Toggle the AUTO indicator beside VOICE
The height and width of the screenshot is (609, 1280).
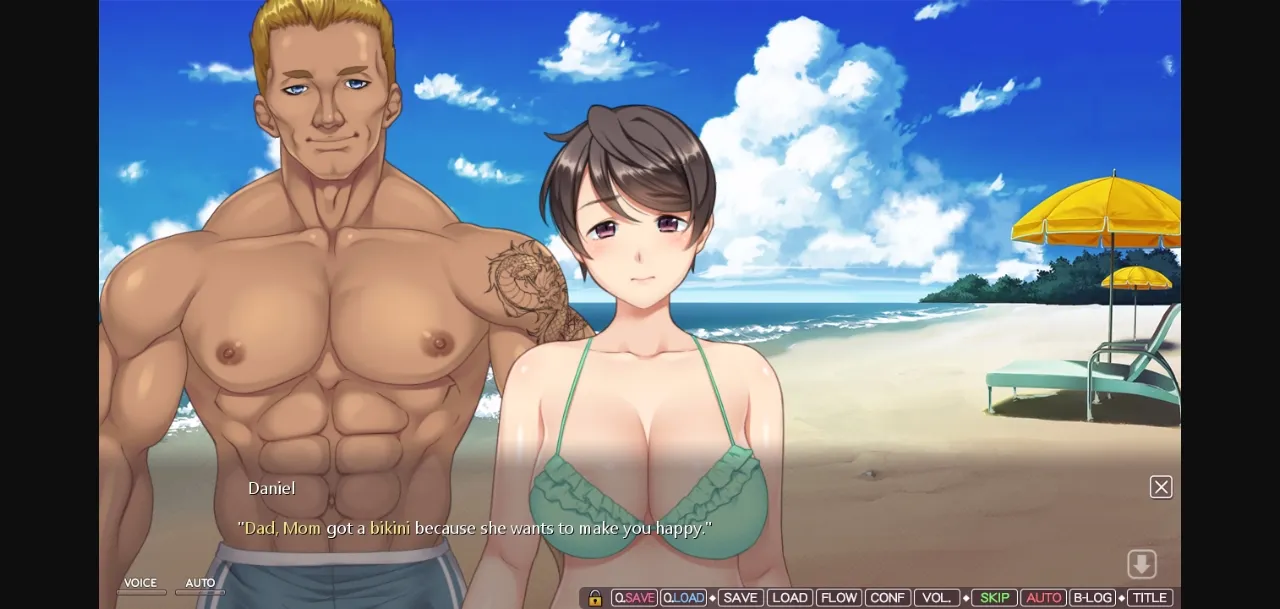point(200,586)
